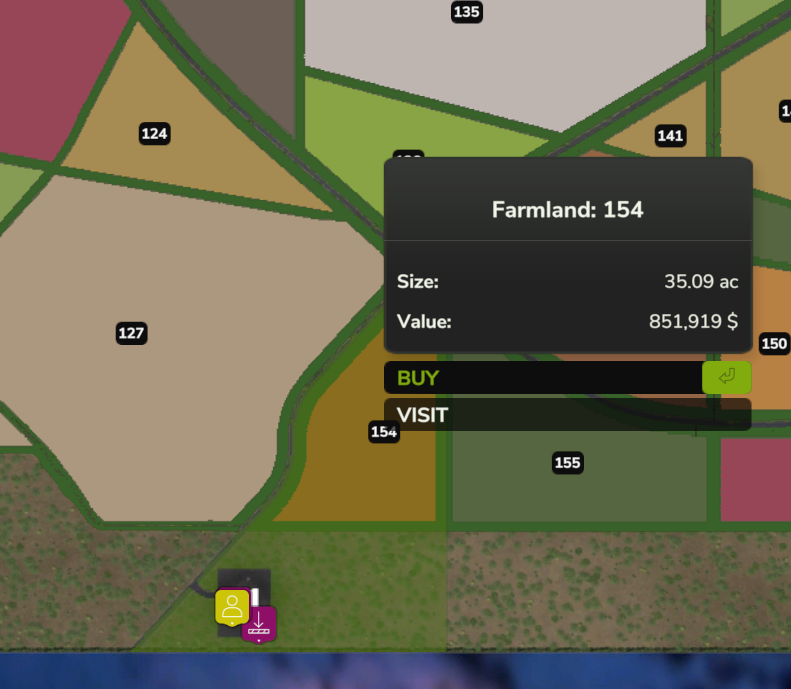Select farmland 155 on the map
Image resolution: width=791 pixels, height=689 pixels.
click(567, 463)
